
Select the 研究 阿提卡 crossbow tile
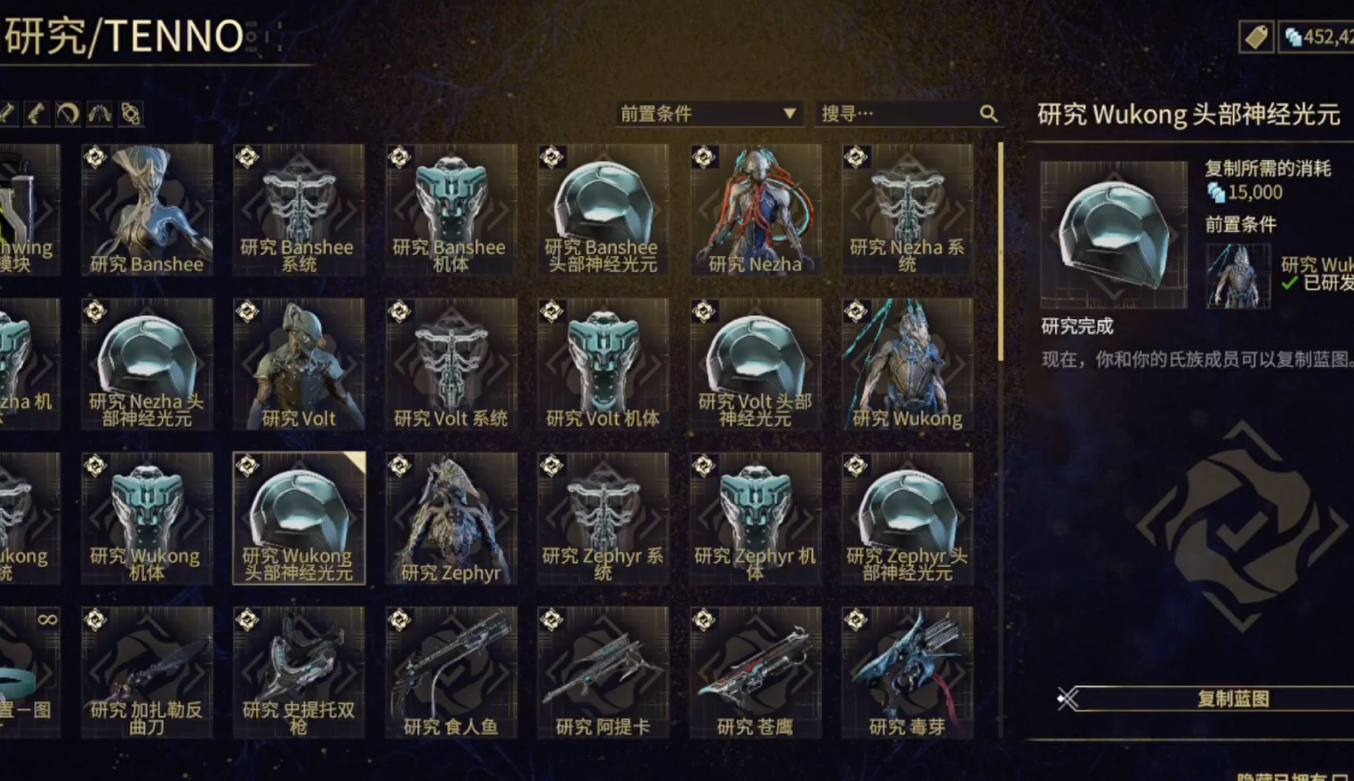tap(603, 672)
